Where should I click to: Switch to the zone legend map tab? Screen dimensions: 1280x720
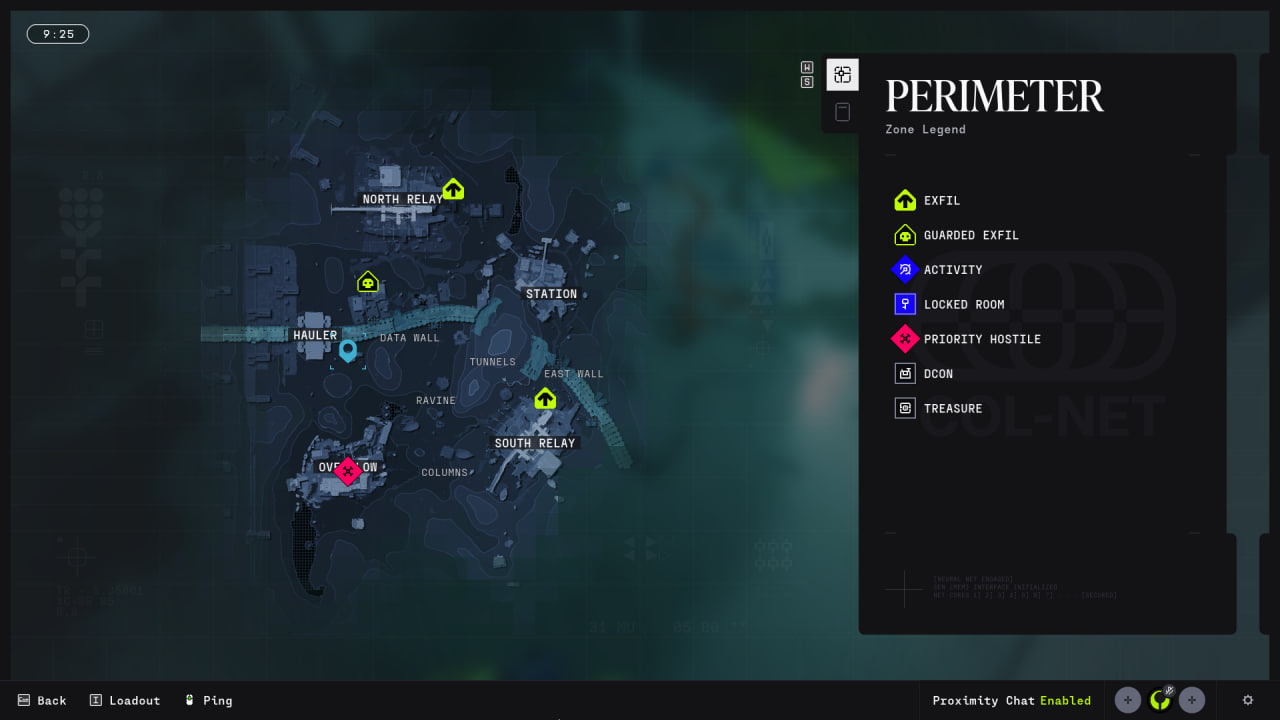tap(842, 75)
